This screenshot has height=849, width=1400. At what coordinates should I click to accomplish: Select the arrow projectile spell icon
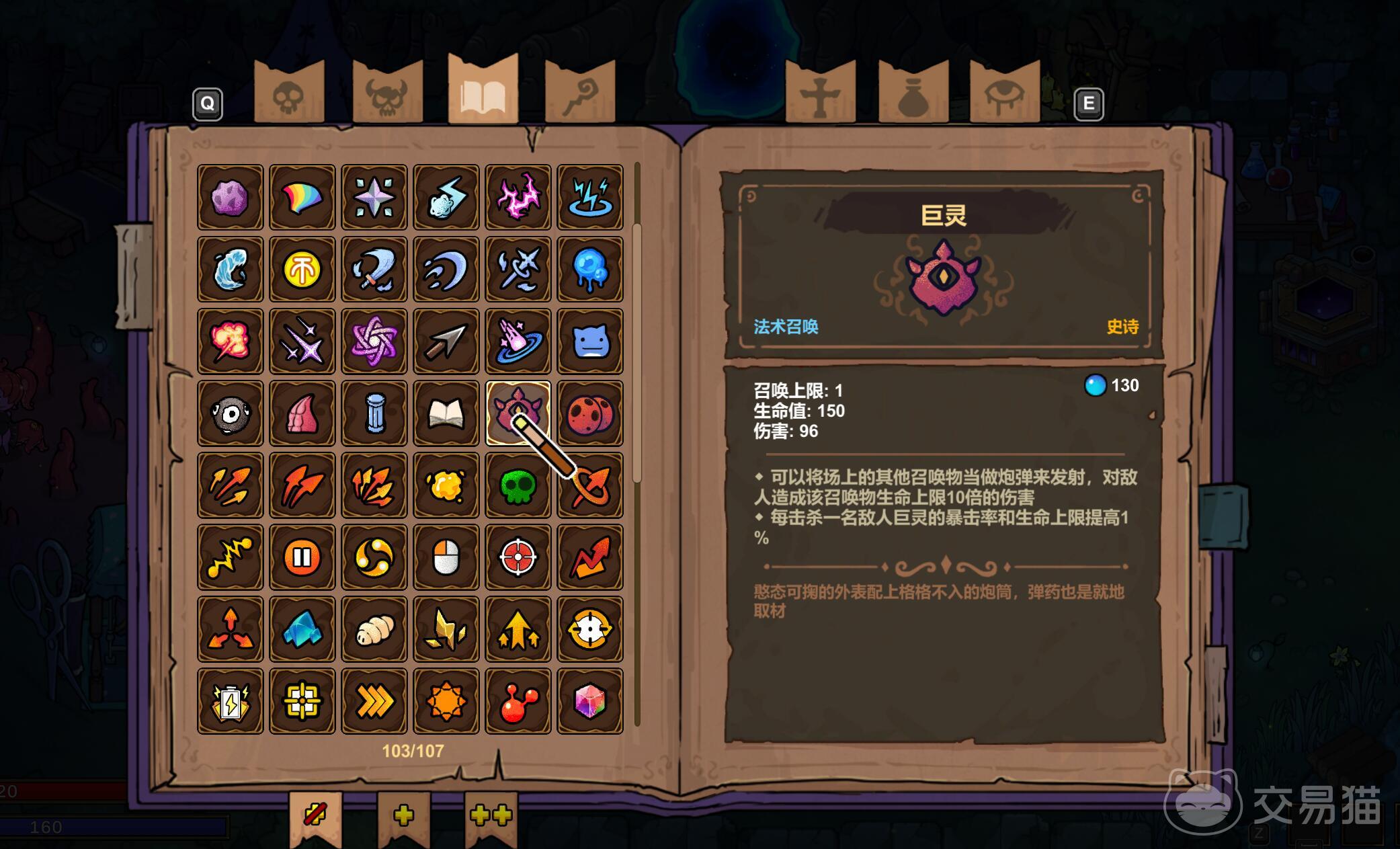tap(446, 340)
